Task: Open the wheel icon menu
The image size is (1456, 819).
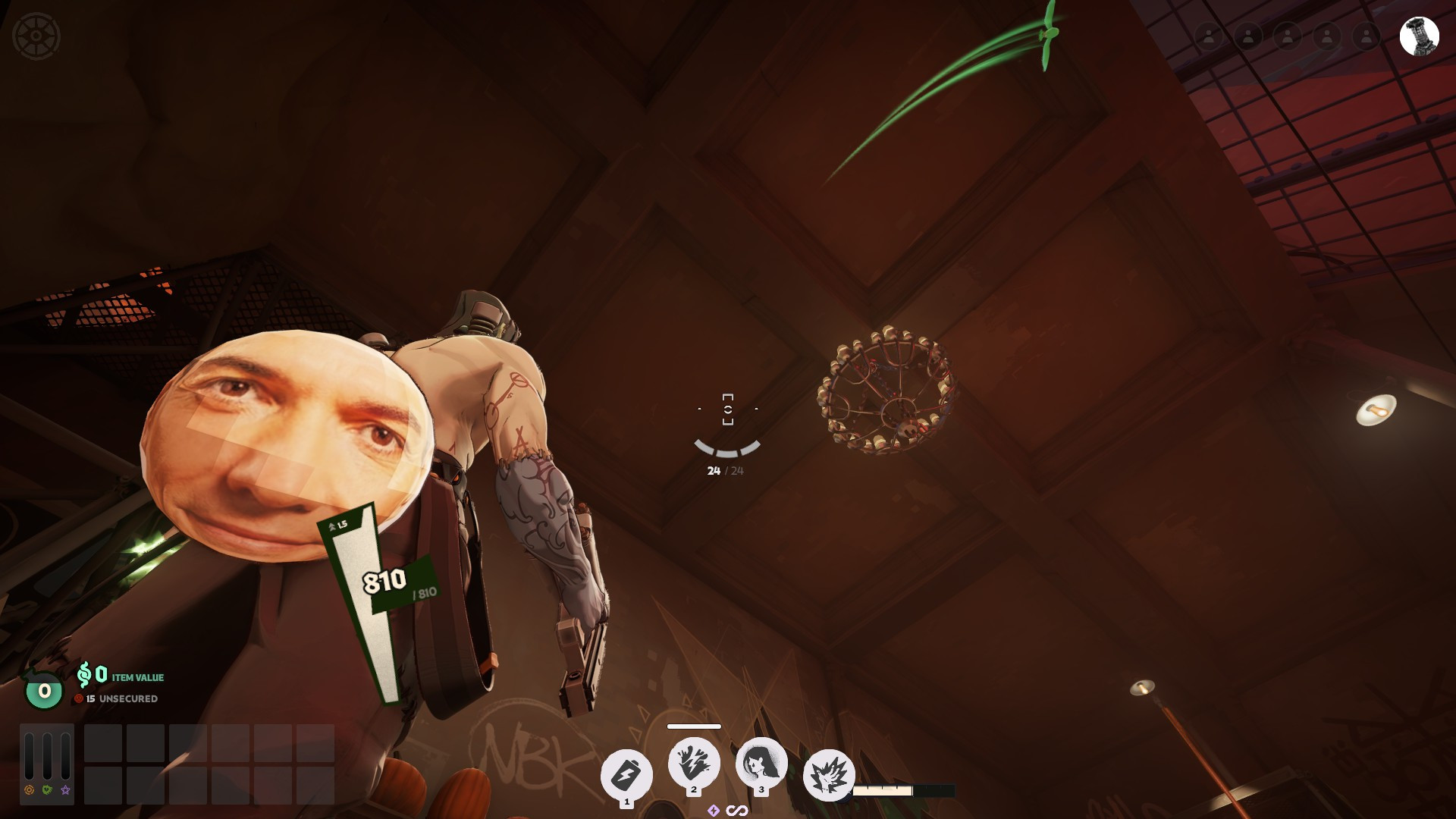Action: pos(36,36)
